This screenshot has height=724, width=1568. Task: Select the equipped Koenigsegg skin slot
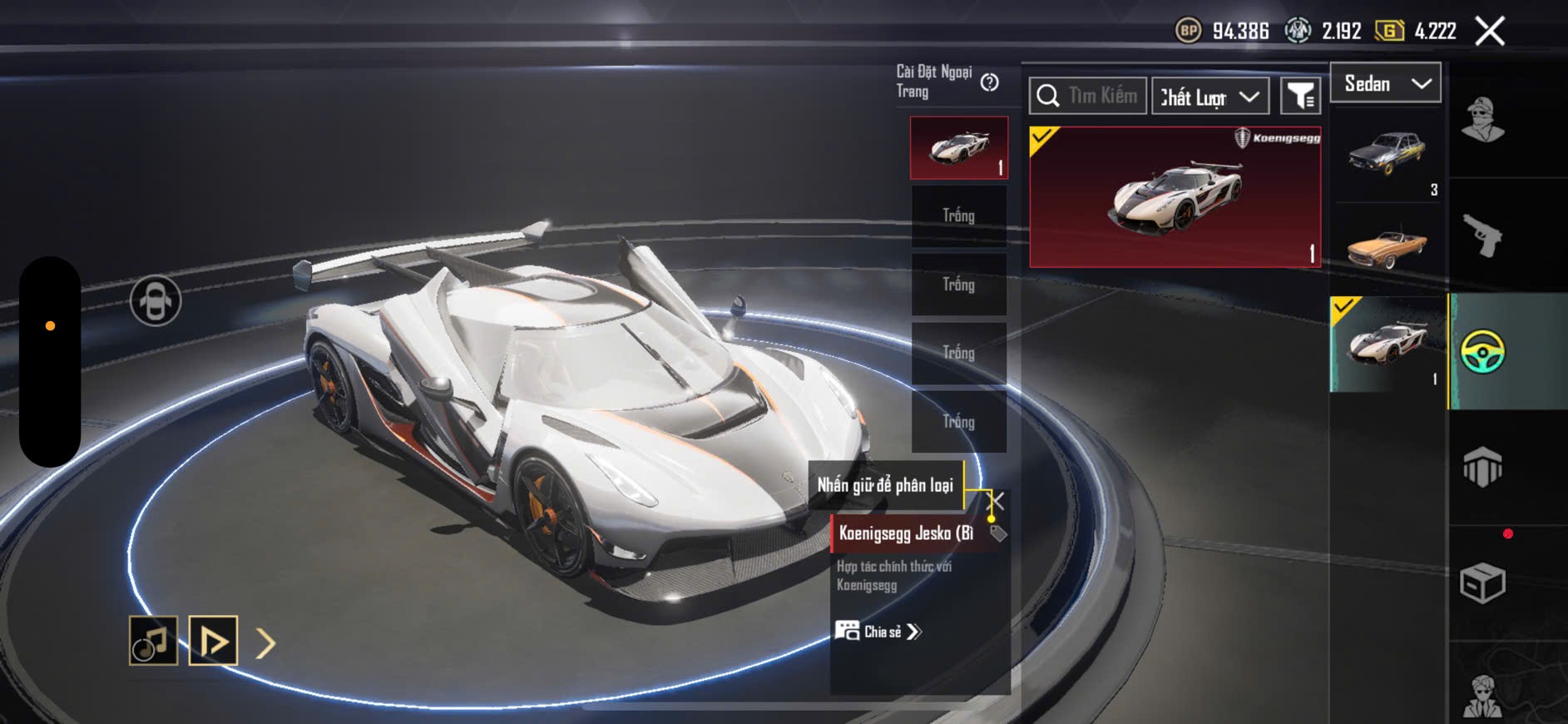959,148
